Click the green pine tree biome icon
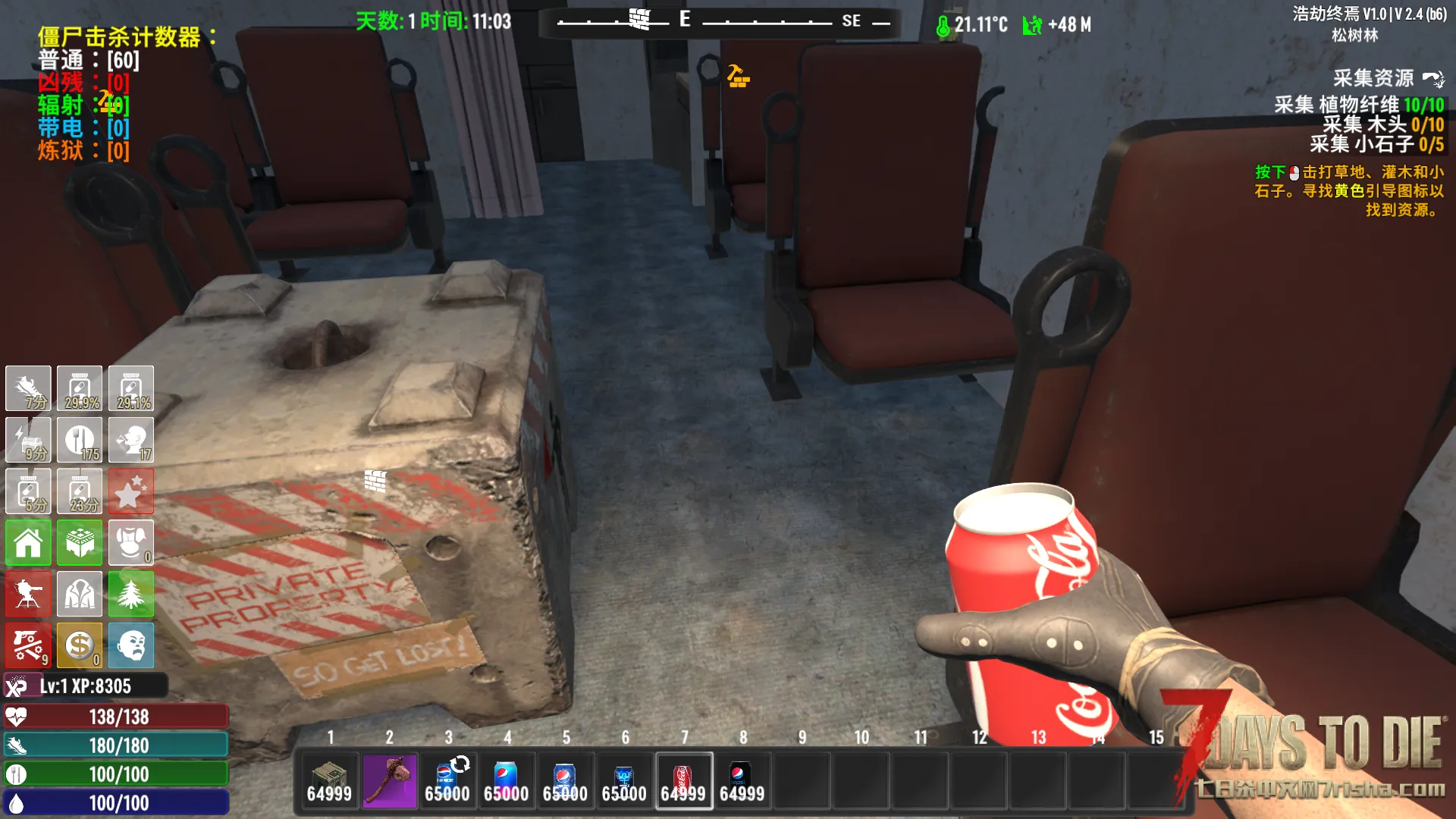This screenshot has height=819, width=1456. (x=130, y=594)
